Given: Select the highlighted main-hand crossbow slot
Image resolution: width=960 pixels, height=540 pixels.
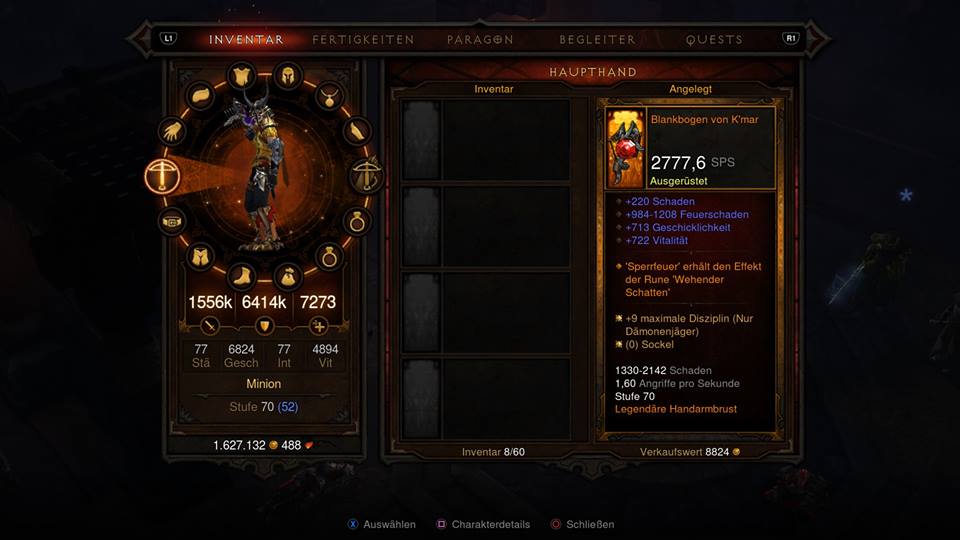Looking at the screenshot, I should pyautogui.click(x=162, y=176).
